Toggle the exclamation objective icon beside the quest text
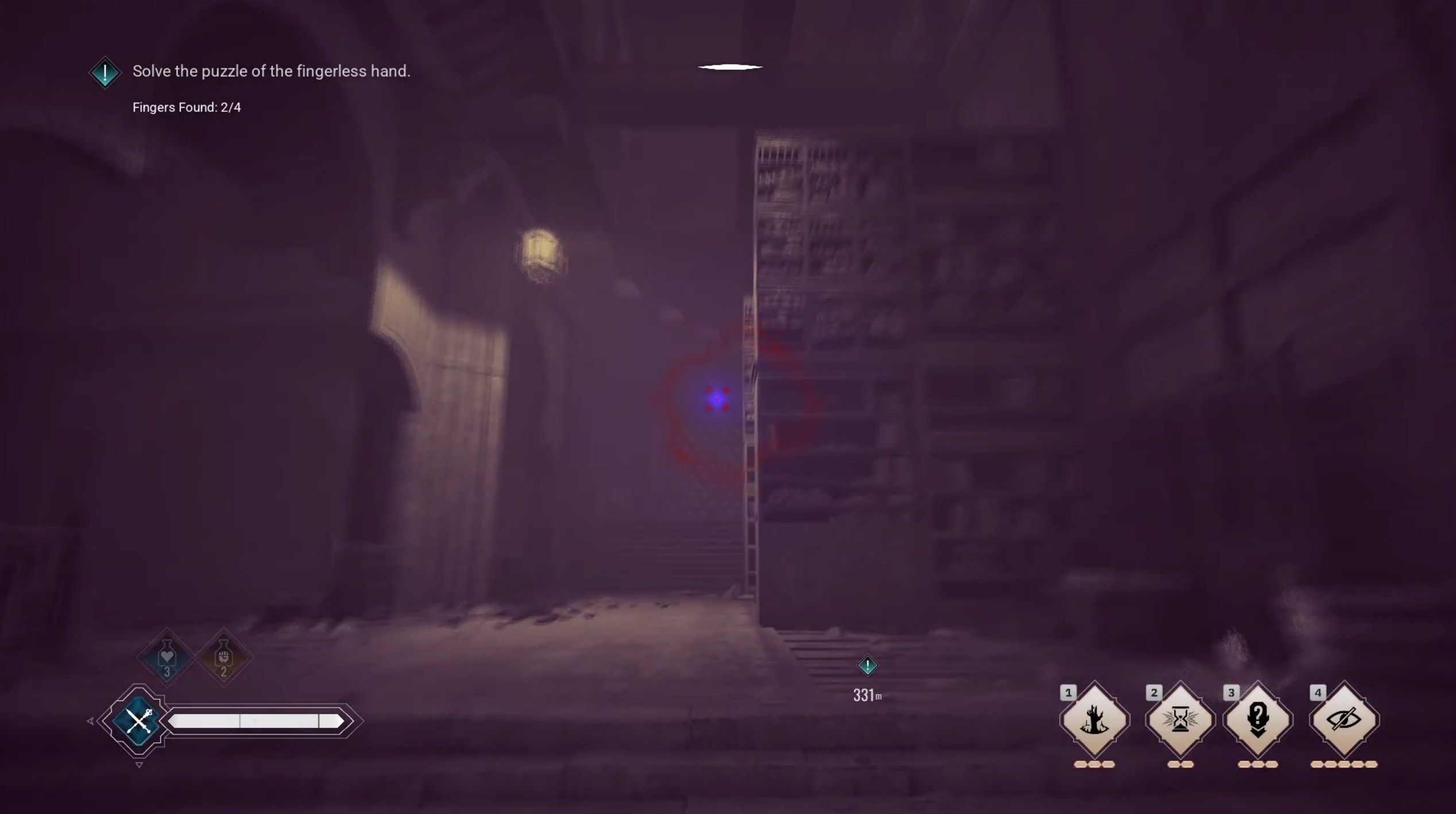The image size is (1456, 814). click(105, 72)
